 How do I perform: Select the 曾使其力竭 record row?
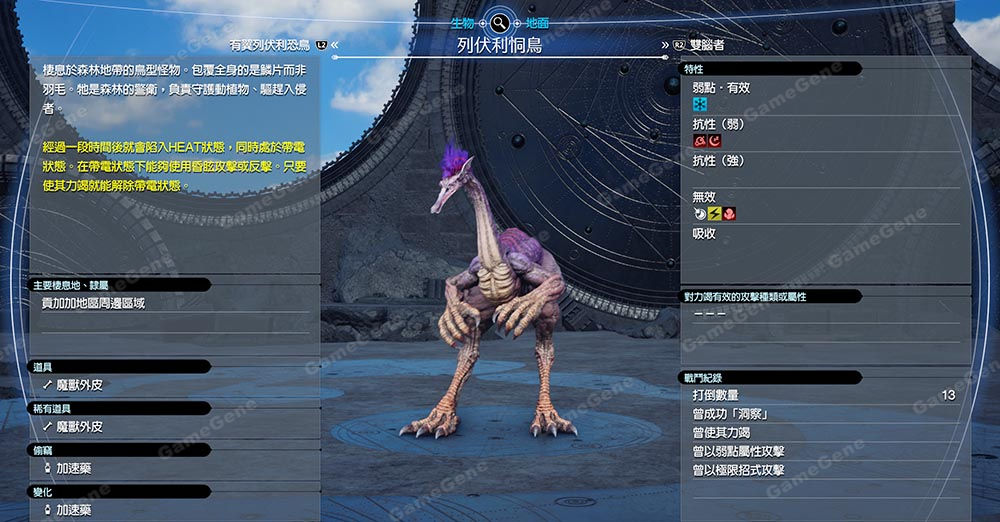[x=823, y=433]
